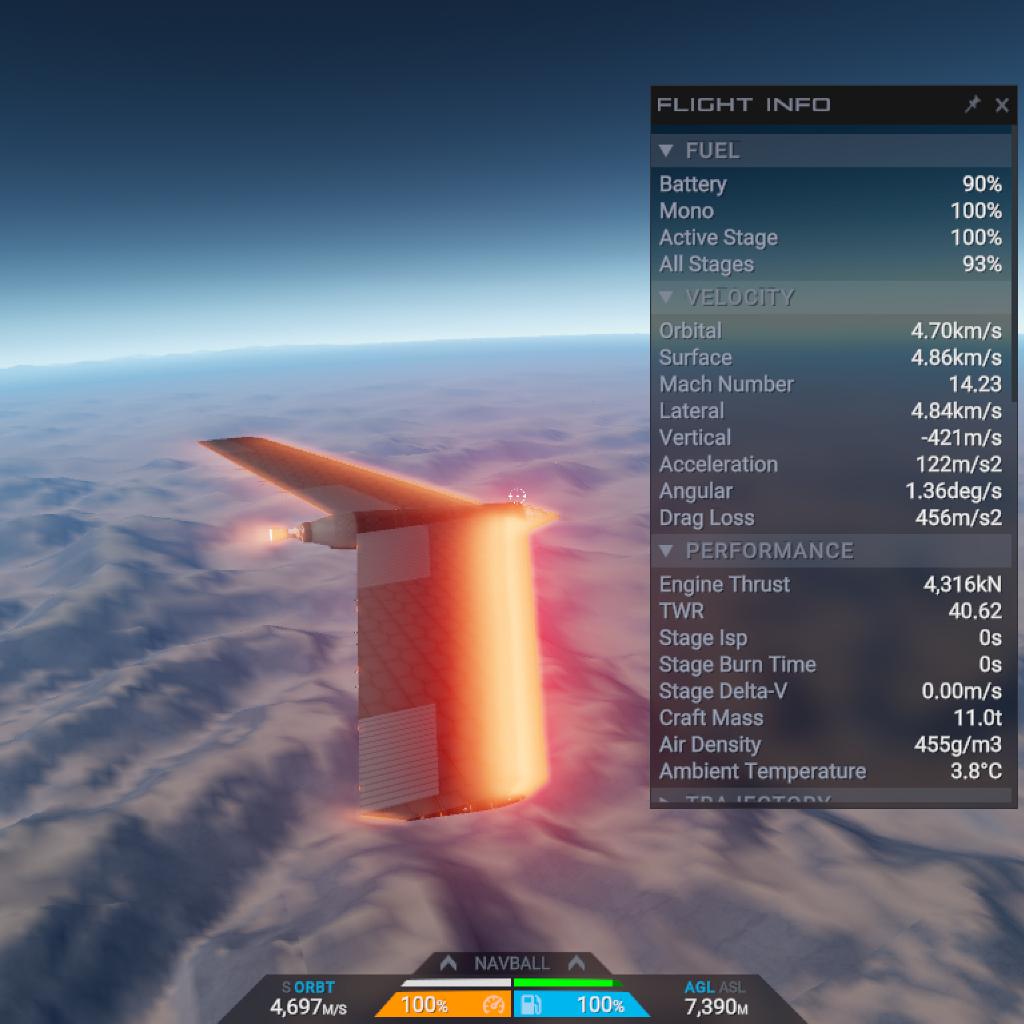Image resolution: width=1024 pixels, height=1024 pixels.
Task: Close the Flight Info panel
Action: point(1002,105)
